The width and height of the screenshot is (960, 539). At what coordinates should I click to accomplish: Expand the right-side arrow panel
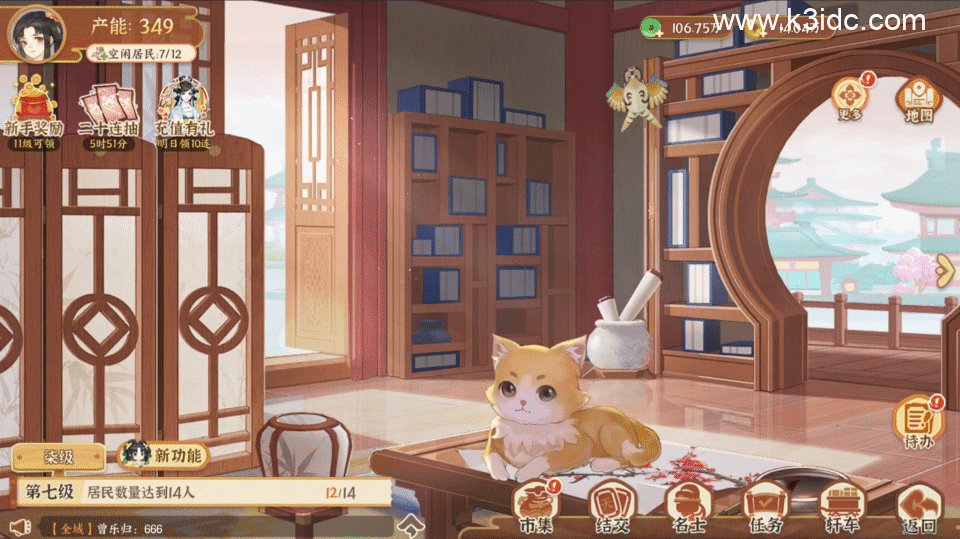(x=945, y=266)
